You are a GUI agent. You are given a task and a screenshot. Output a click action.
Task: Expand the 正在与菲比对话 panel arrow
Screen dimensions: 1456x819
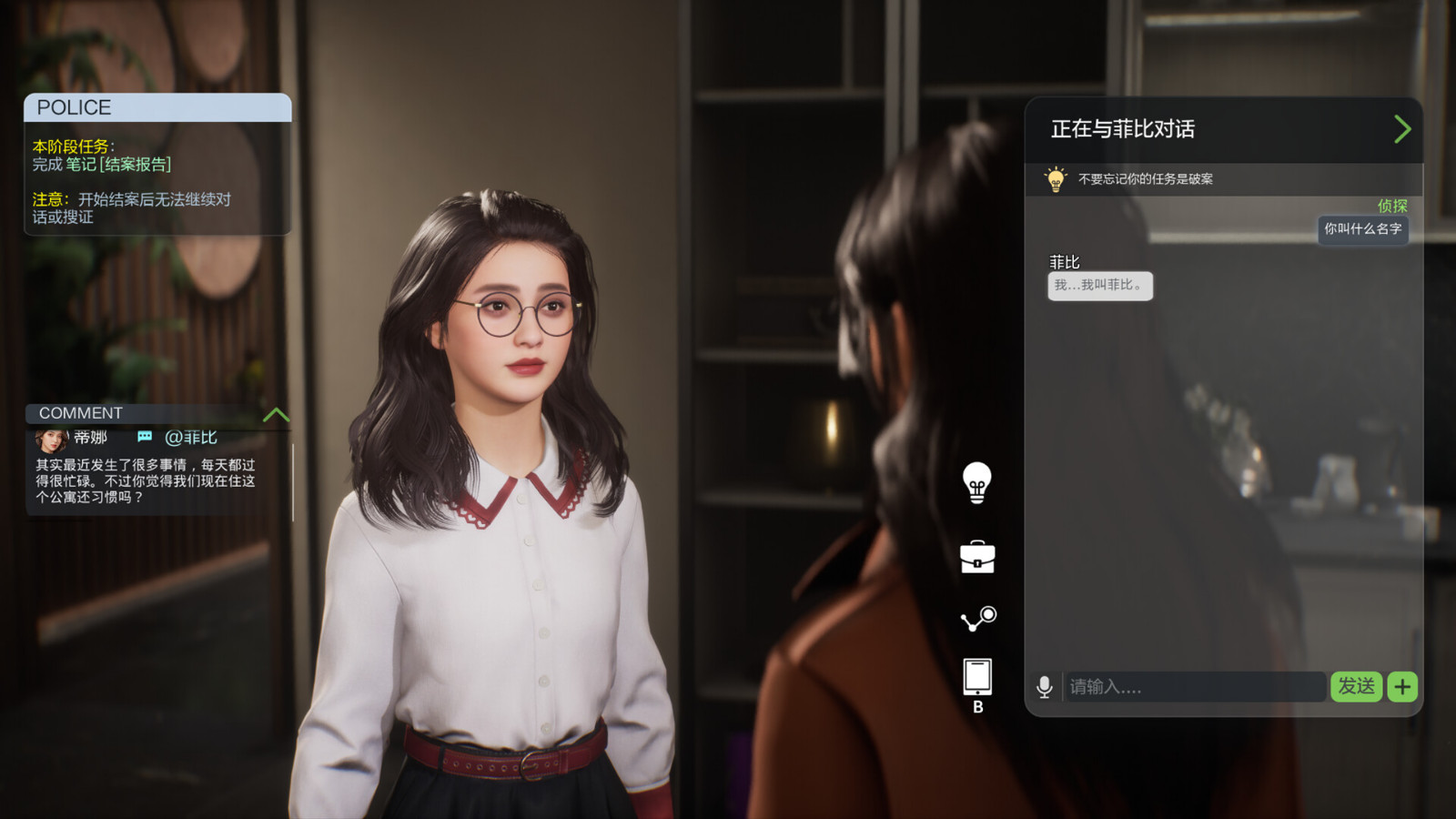point(1403,129)
